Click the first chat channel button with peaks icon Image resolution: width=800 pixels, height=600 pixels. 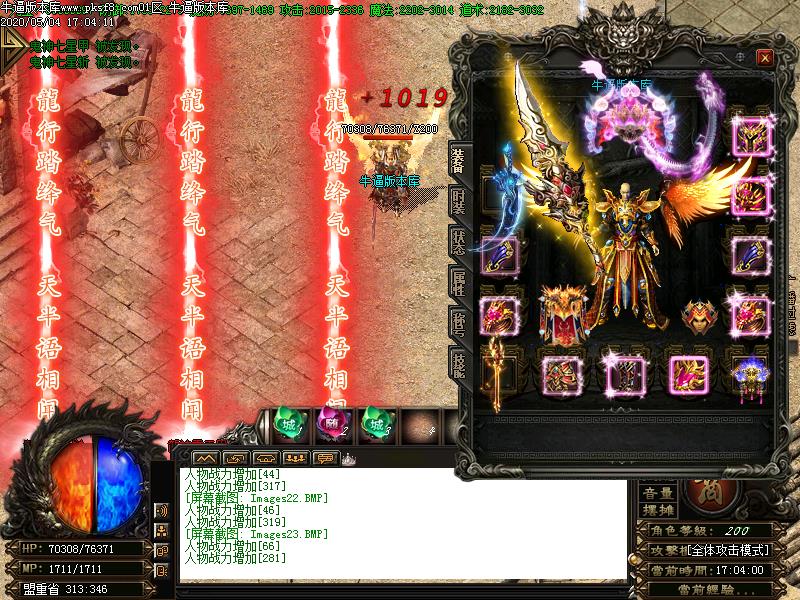191,457
